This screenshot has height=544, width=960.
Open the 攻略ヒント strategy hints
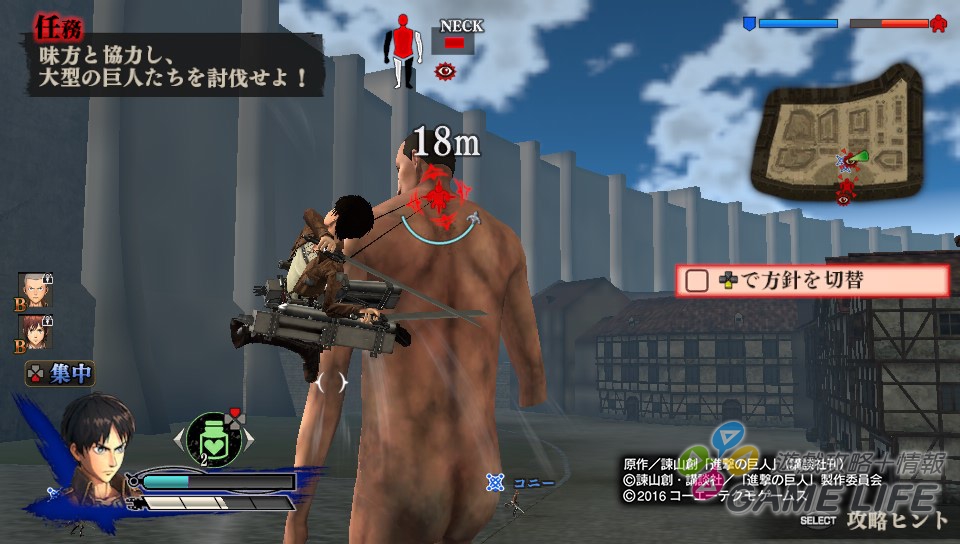(x=895, y=520)
